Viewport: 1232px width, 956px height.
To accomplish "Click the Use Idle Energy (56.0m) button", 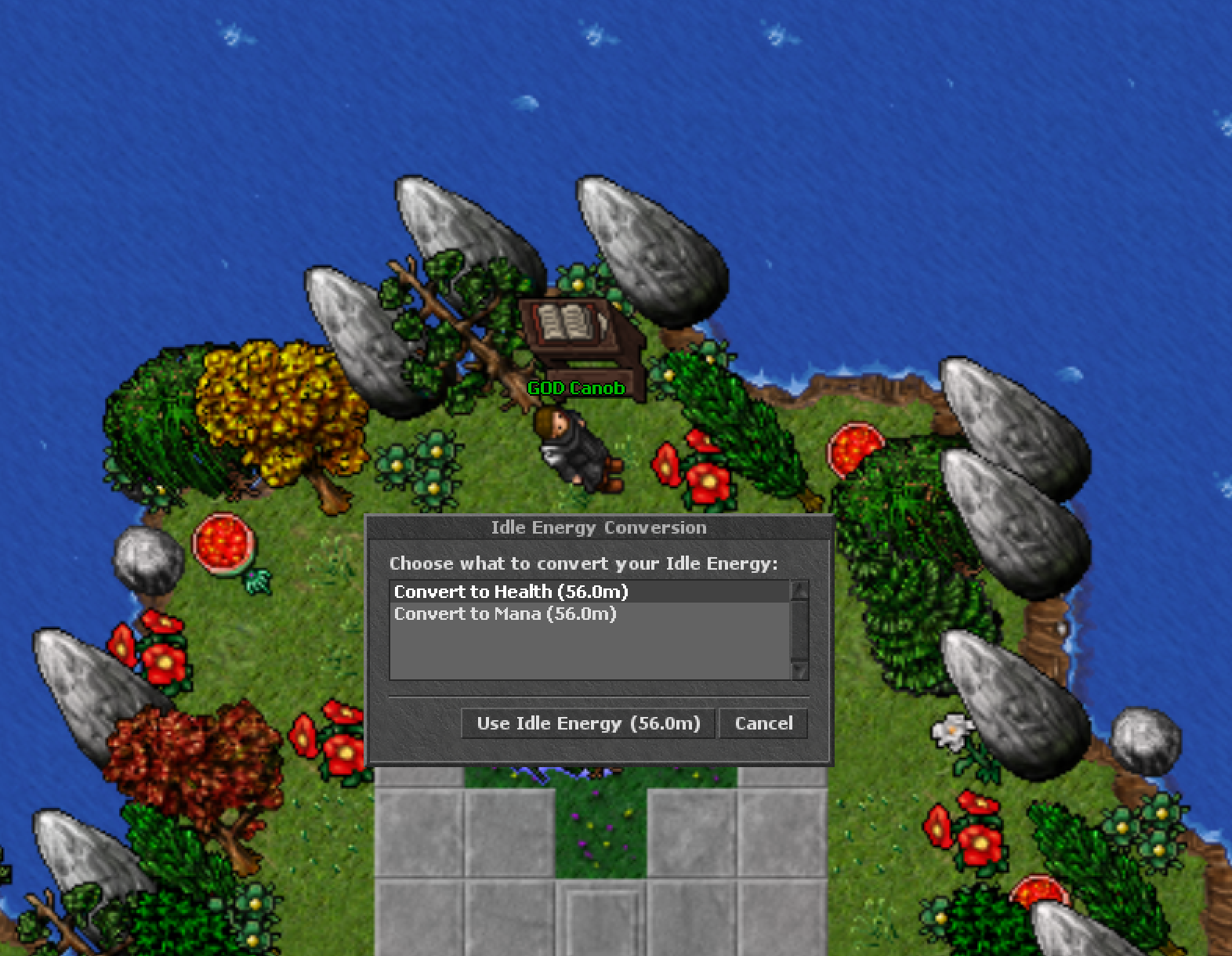I will coord(588,723).
